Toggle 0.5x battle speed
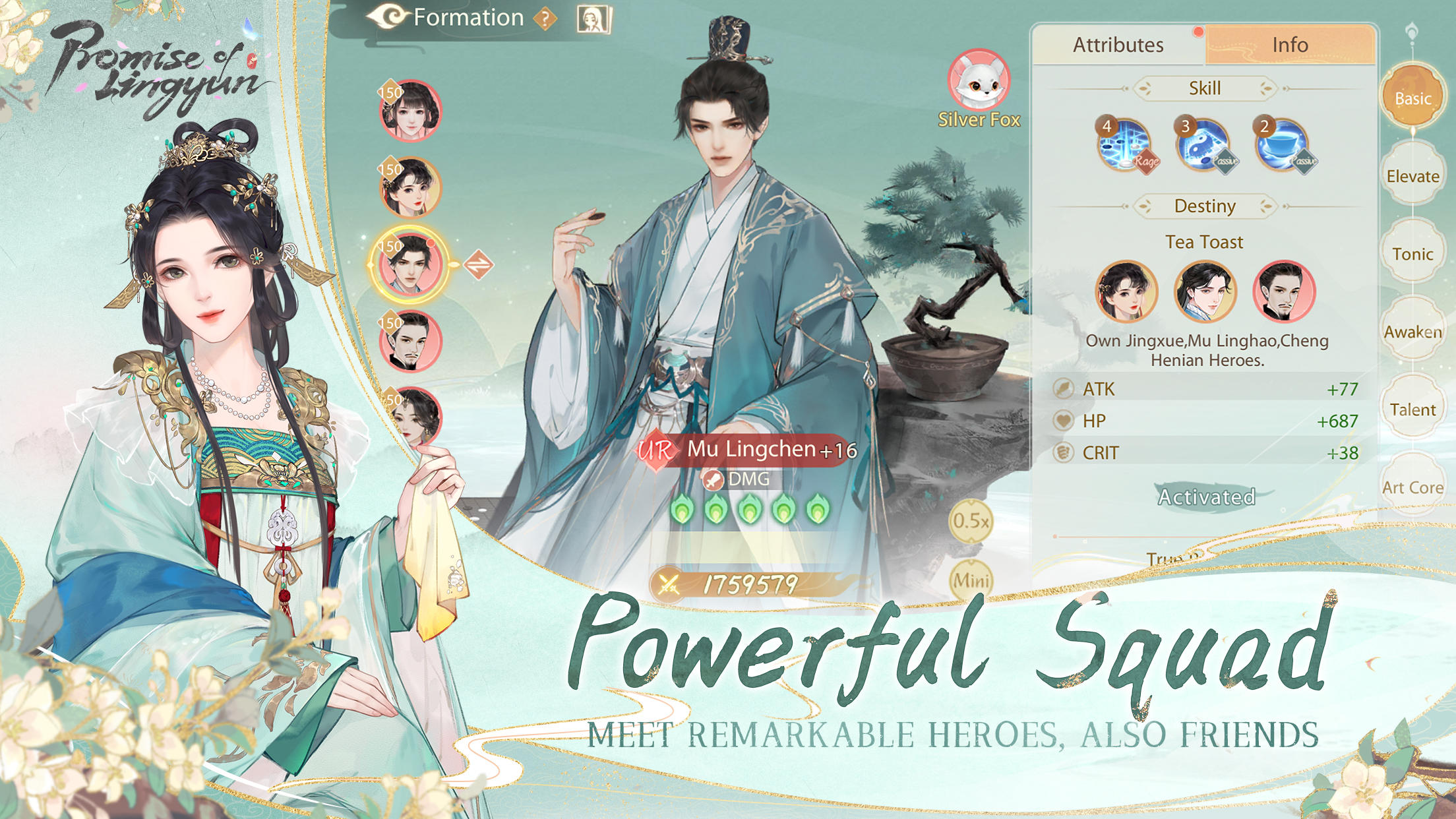This screenshot has height=819, width=1456. pos(973,520)
